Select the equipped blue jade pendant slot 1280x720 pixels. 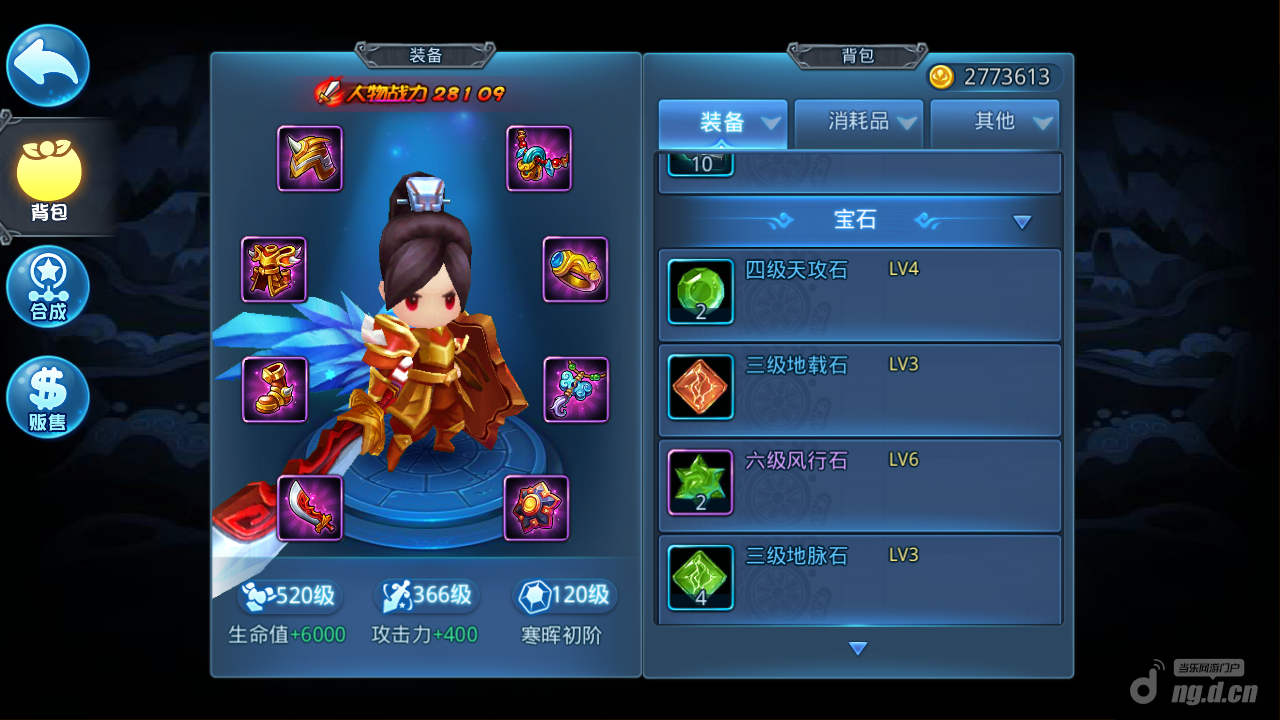tap(576, 389)
